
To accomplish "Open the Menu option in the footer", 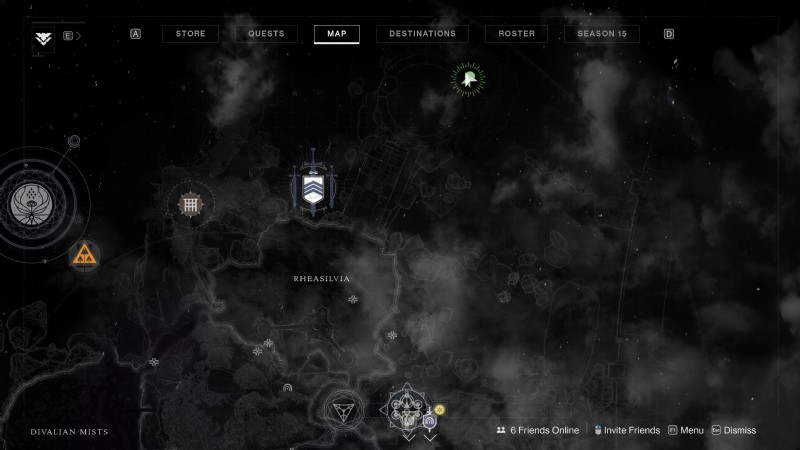I will 685,430.
